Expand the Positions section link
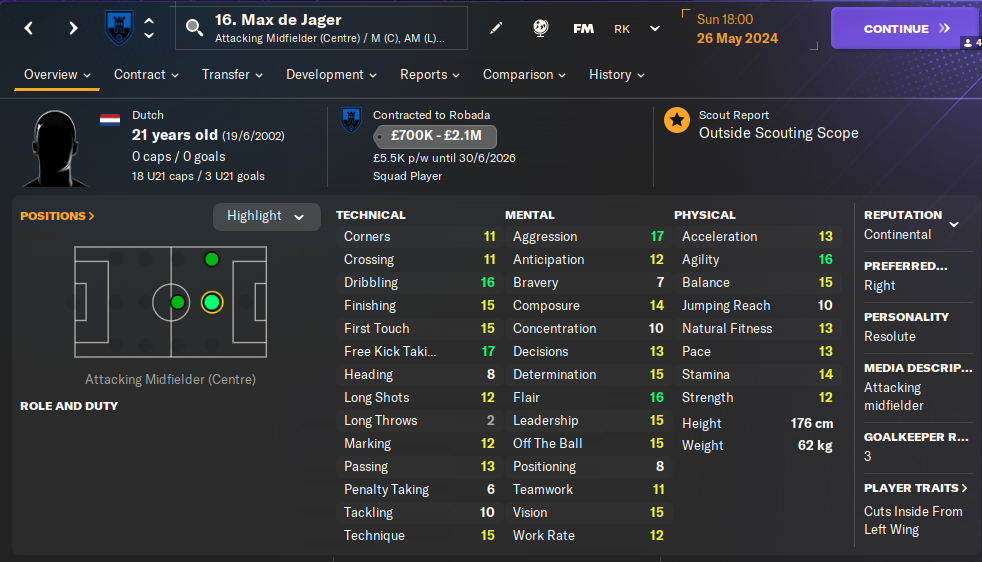 click(57, 216)
